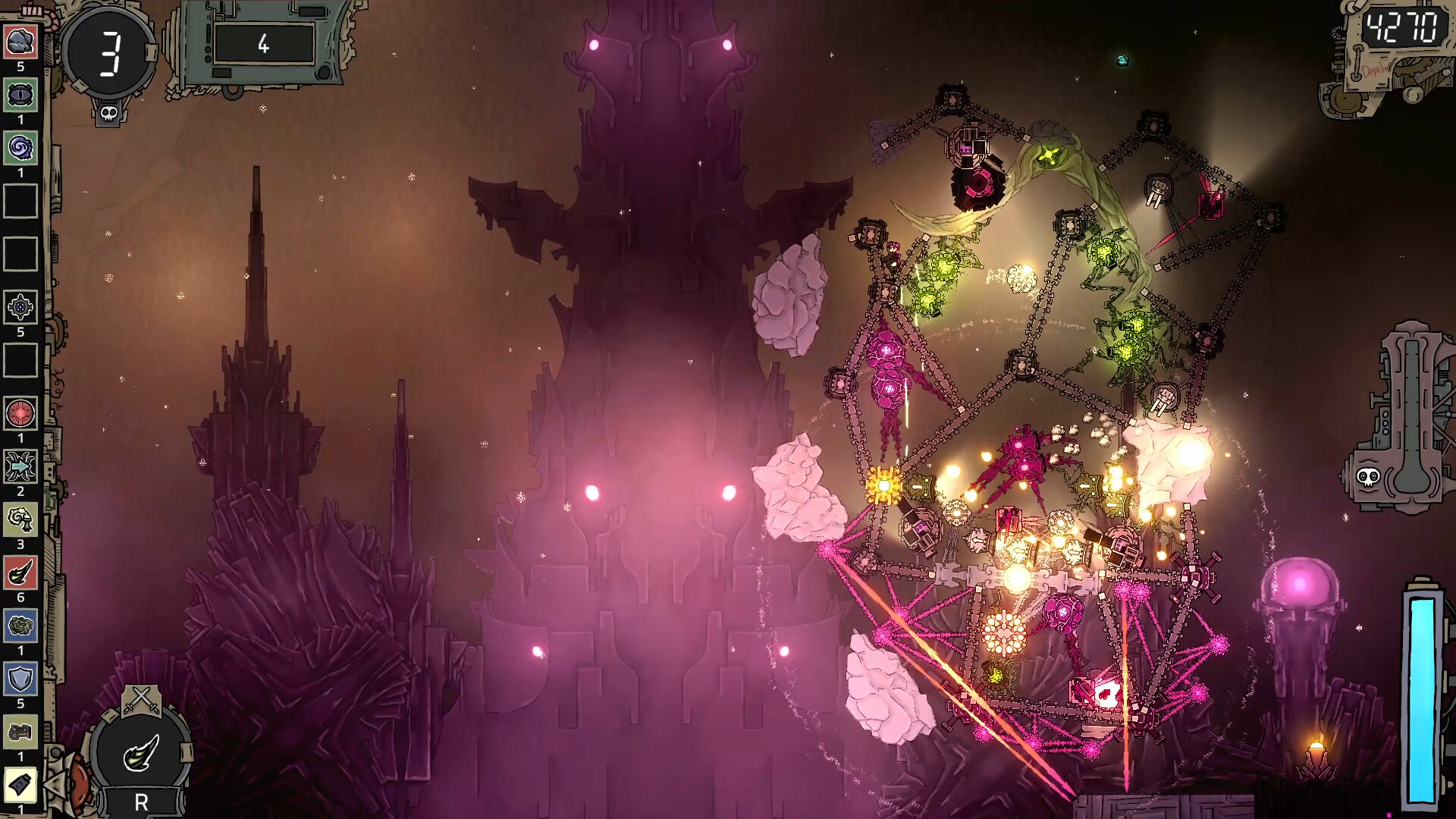This screenshot has width=1456, height=819.
Task: Select the dark canister slot on cream background
Action: click(20, 785)
